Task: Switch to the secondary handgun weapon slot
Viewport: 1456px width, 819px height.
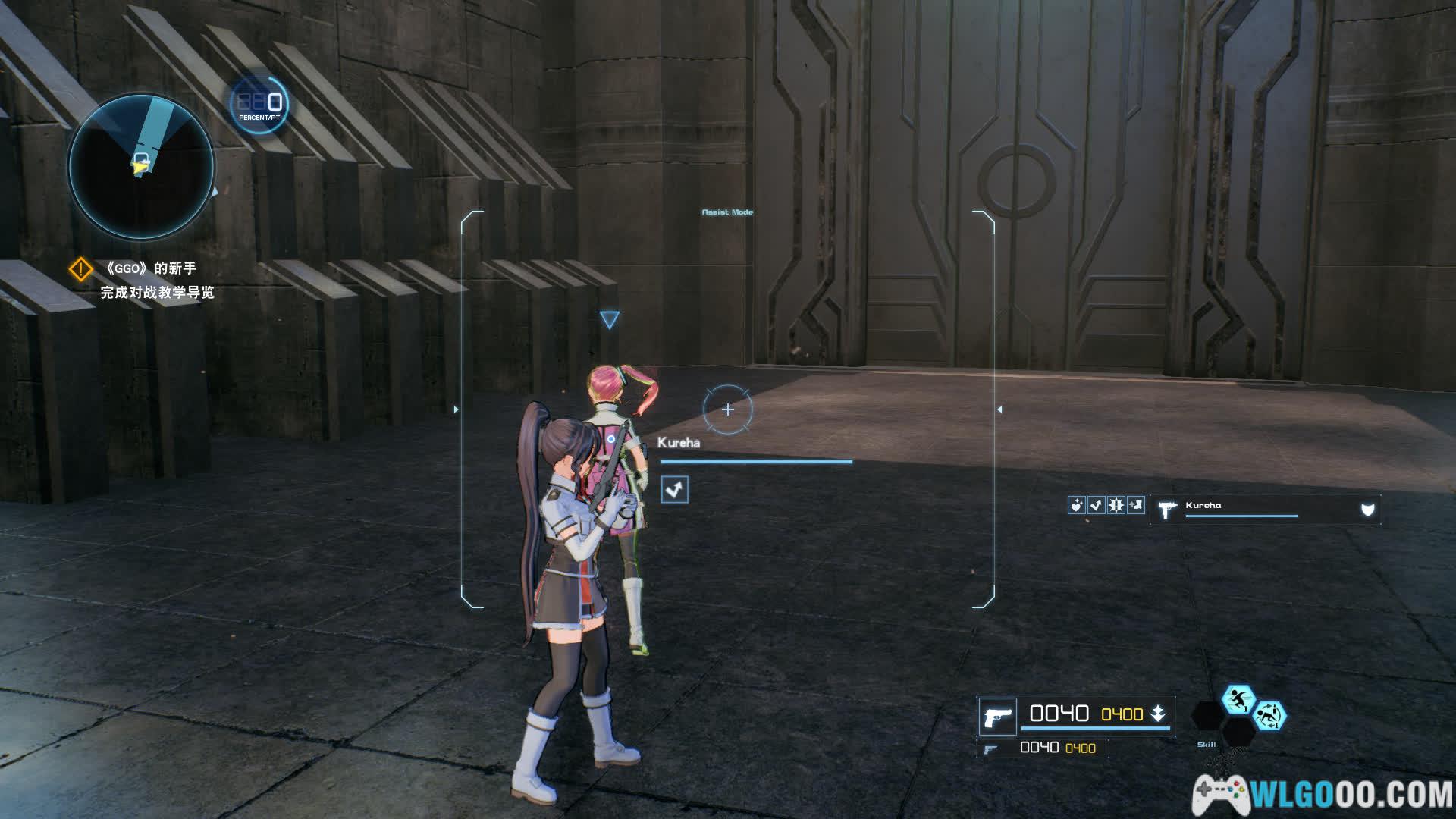Action: click(x=990, y=749)
